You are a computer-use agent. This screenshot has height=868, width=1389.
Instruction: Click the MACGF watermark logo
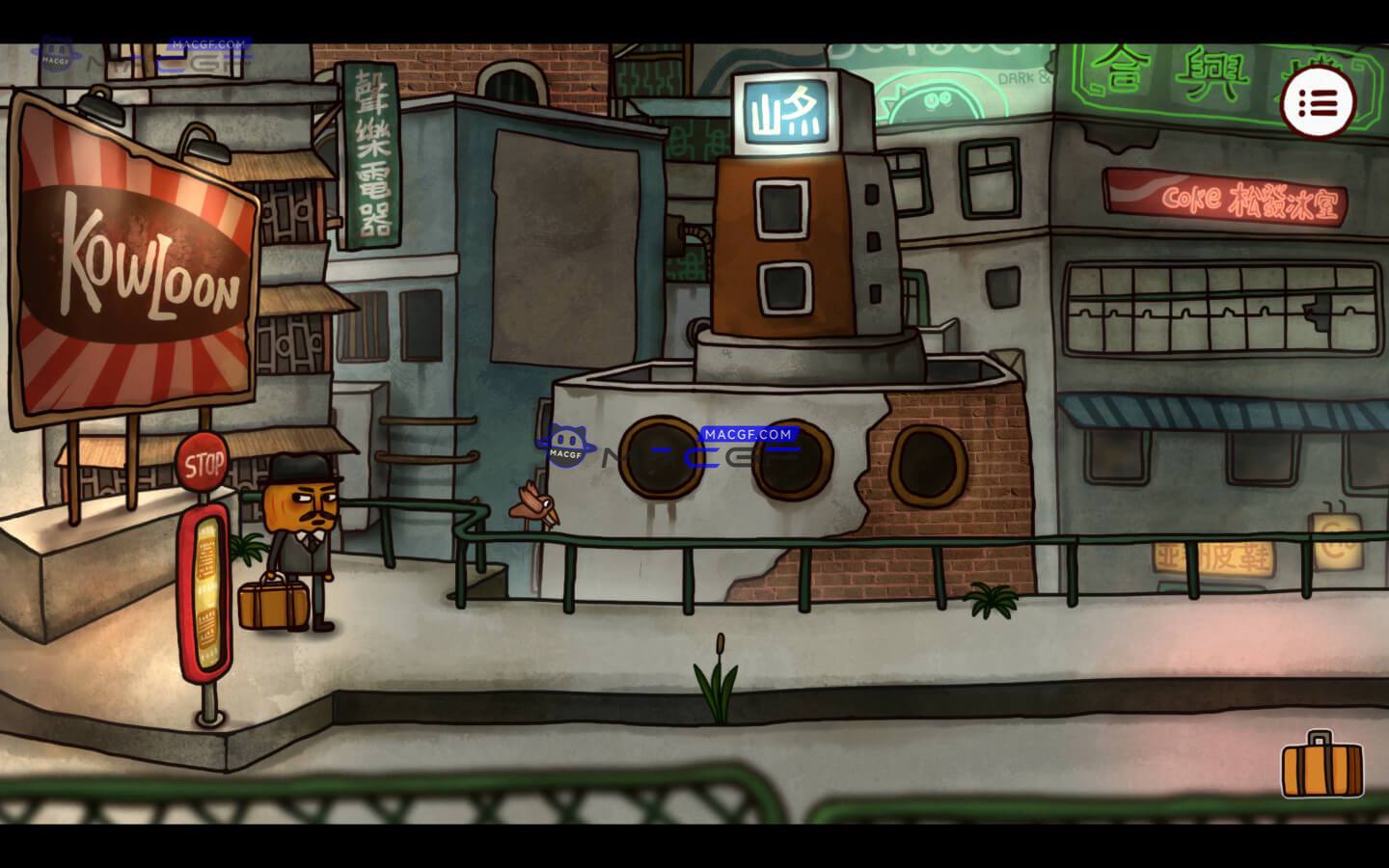tap(567, 447)
